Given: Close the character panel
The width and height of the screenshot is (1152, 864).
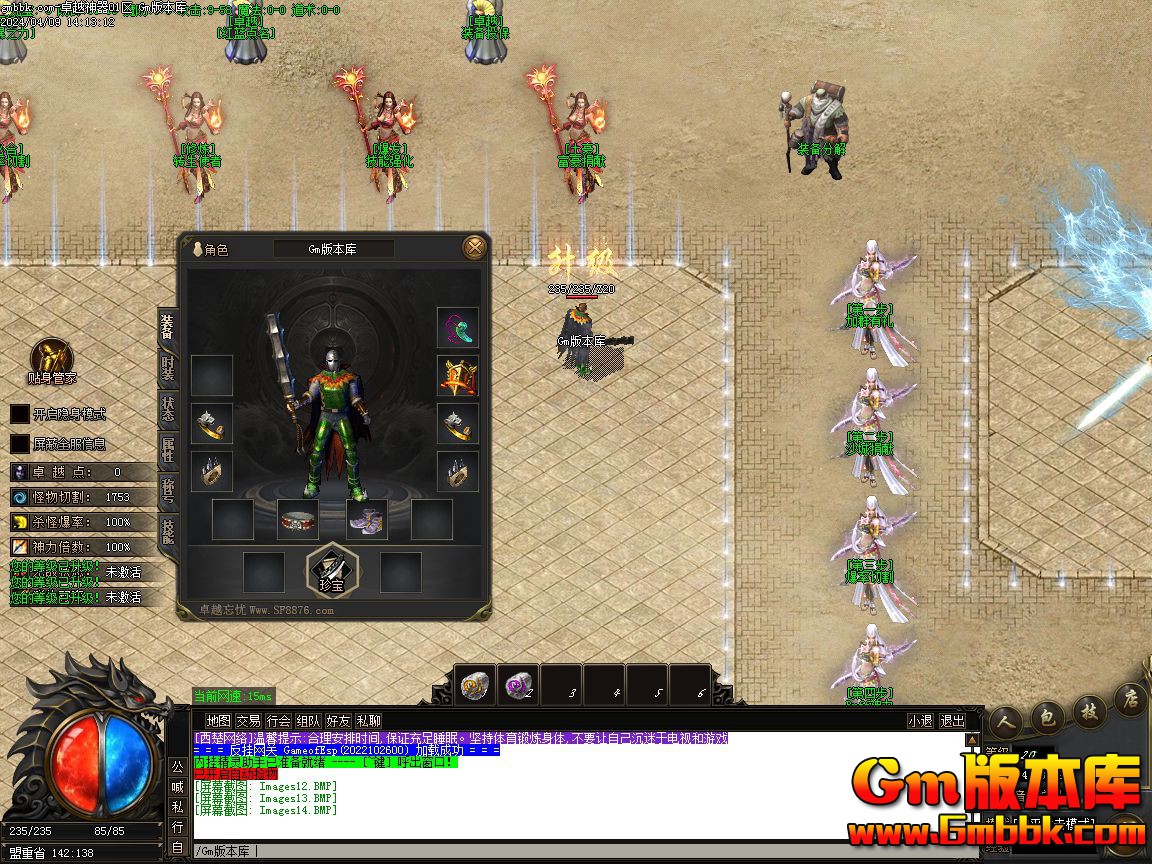Looking at the screenshot, I should pyautogui.click(x=475, y=247).
